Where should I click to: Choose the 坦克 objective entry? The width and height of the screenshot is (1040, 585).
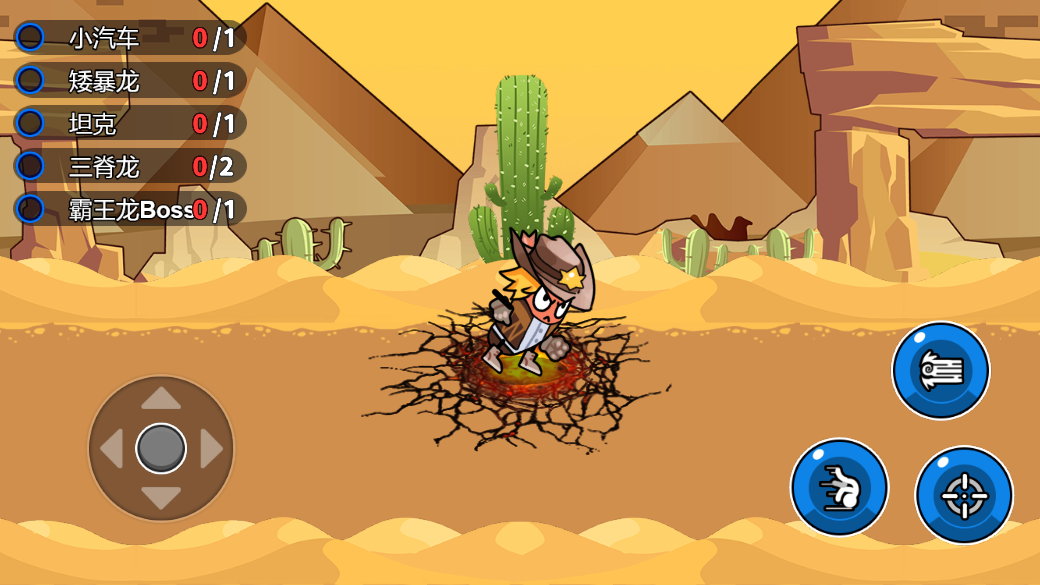pyautogui.click(x=130, y=124)
